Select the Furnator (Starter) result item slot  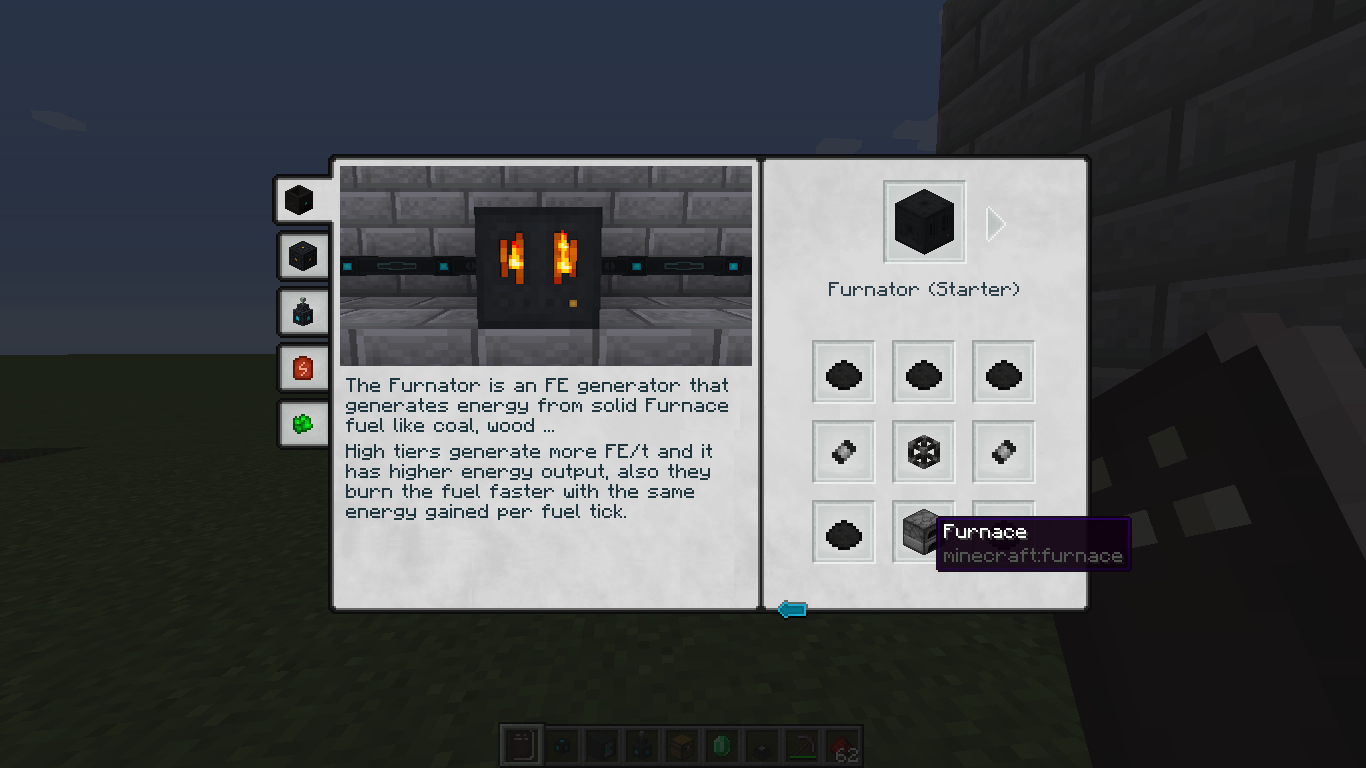(x=924, y=222)
